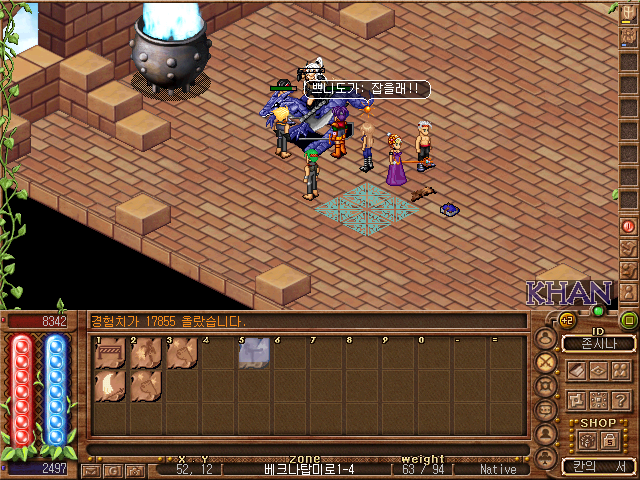The image size is (640, 480).
Task: Open the left SHOP panel button
Action: [x=588, y=440]
